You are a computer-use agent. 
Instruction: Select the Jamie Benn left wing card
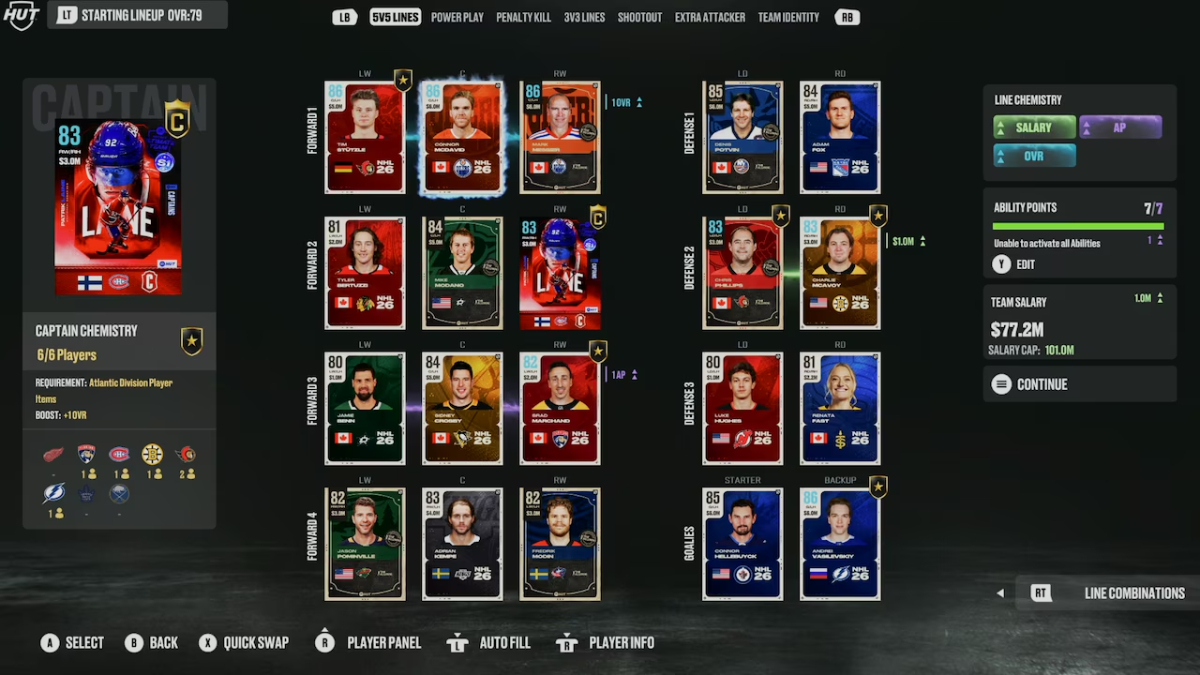(x=365, y=408)
